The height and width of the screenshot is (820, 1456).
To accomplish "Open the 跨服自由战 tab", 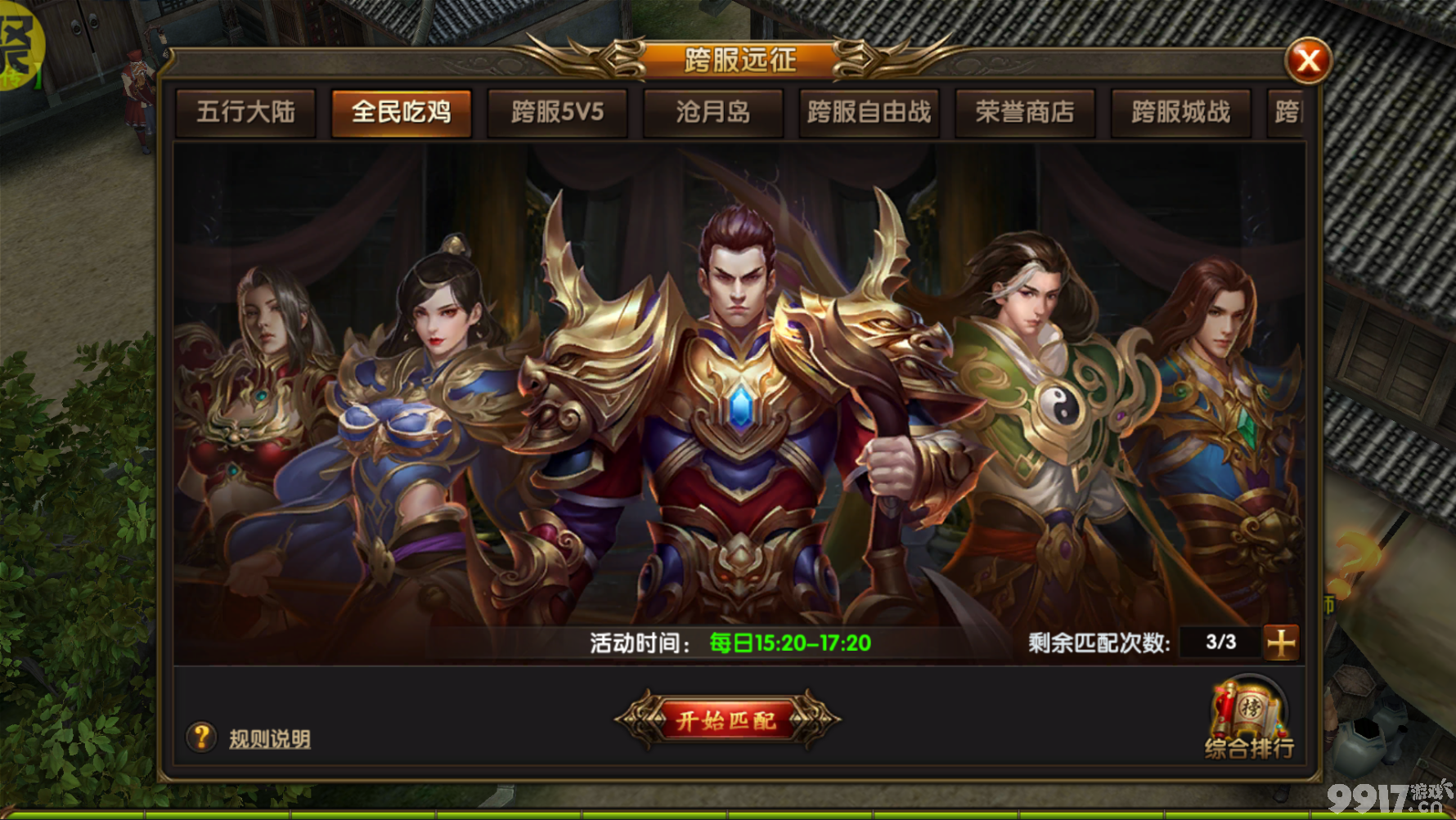I will 868,113.
